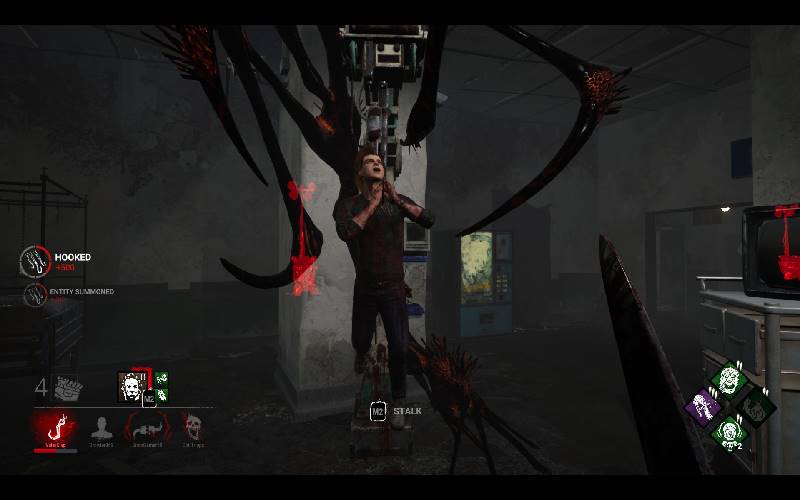Click the healthy survivor silhouette status icon

point(101,428)
